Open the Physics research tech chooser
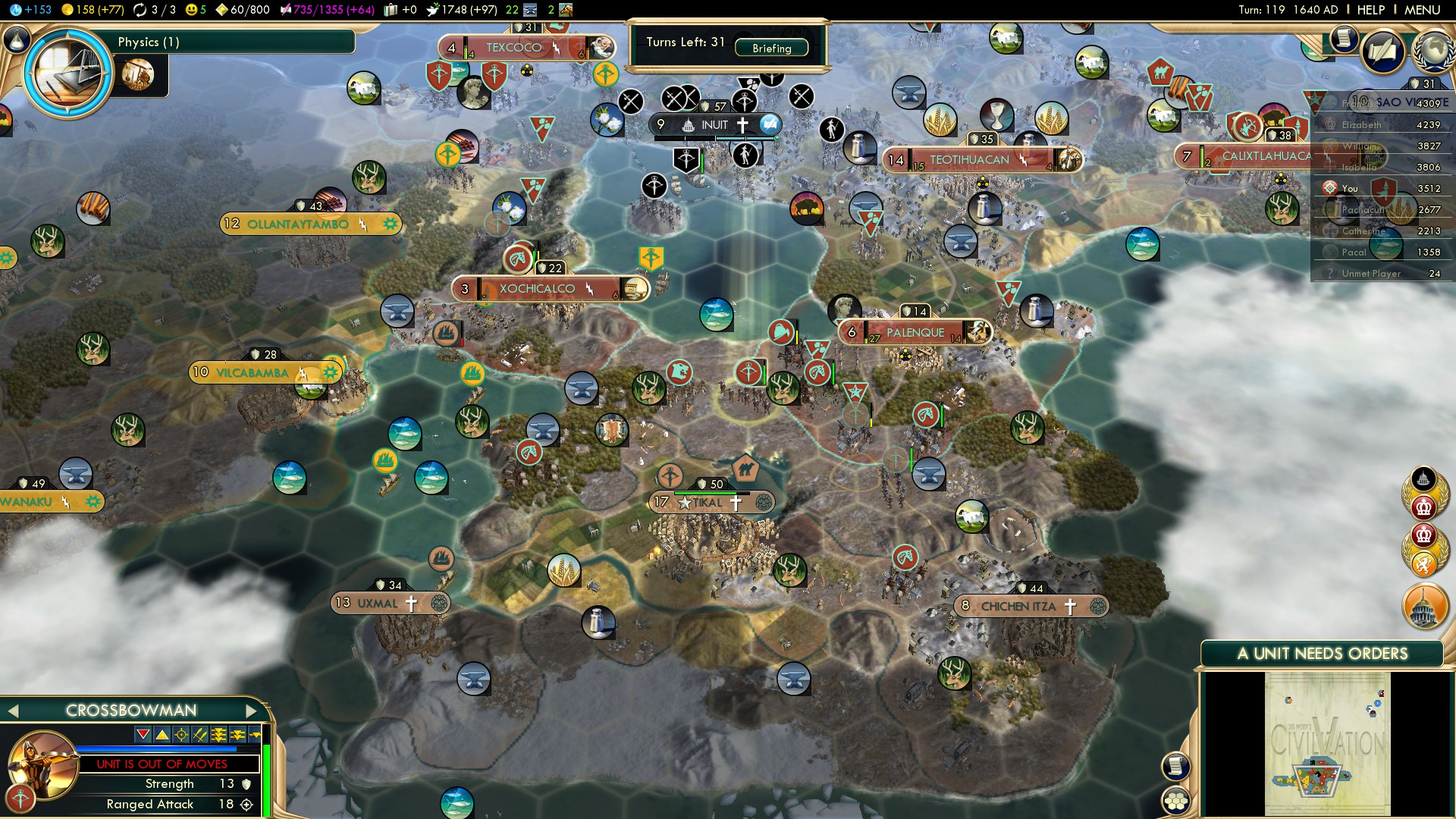The width and height of the screenshot is (1456, 819). pos(68,74)
